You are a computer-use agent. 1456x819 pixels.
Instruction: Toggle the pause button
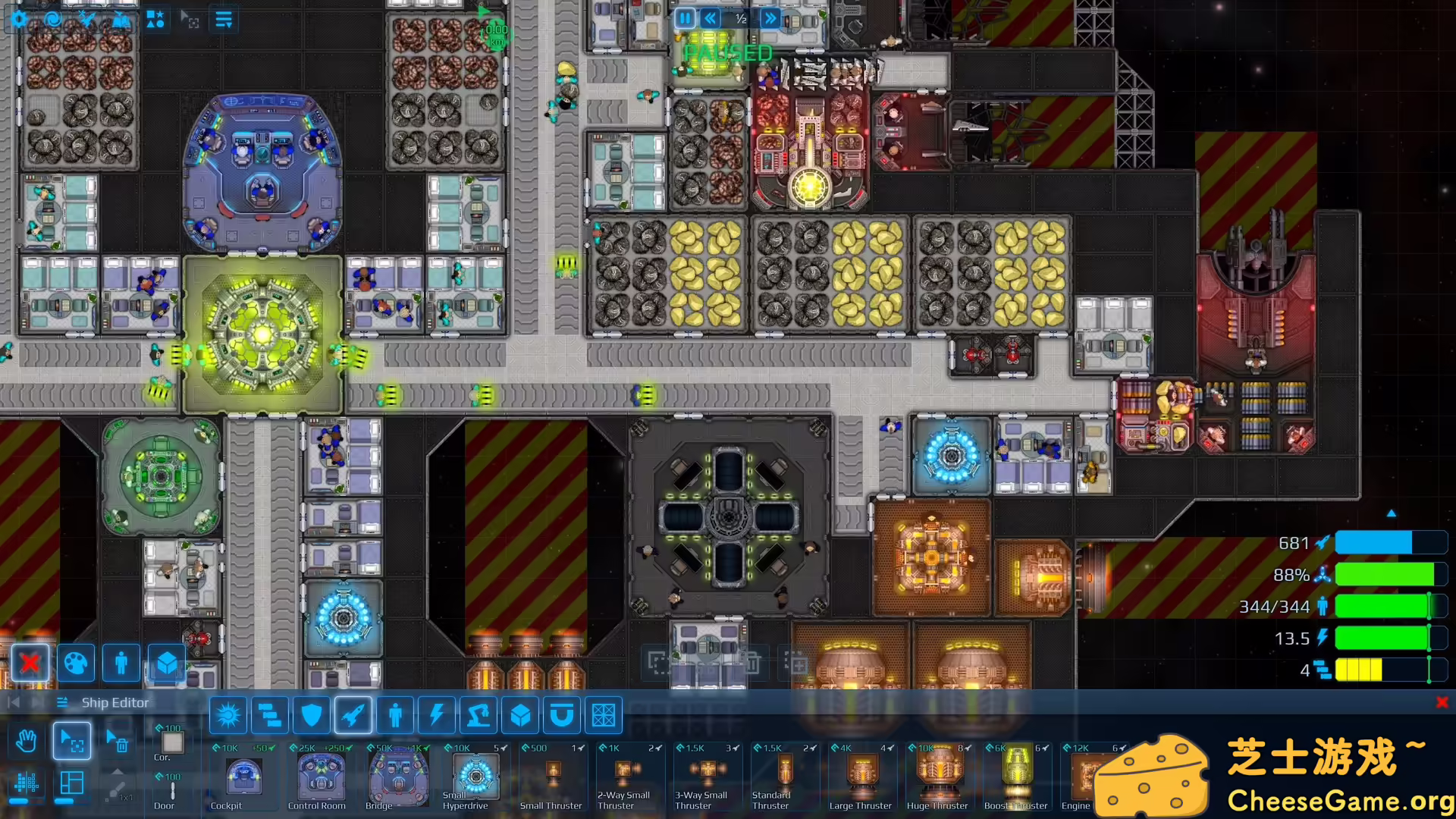(x=683, y=19)
